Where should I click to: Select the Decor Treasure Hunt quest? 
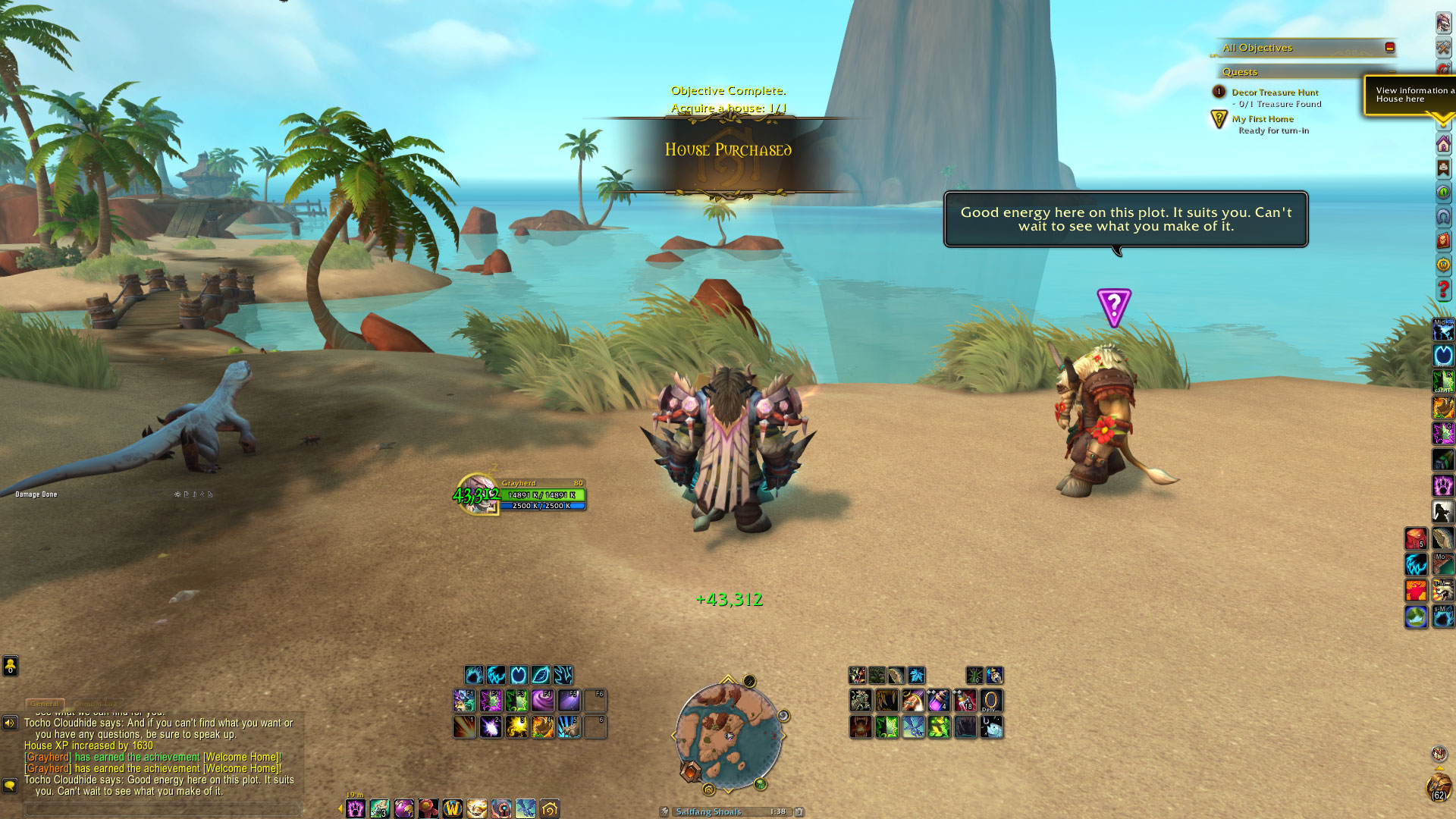point(1274,93)
